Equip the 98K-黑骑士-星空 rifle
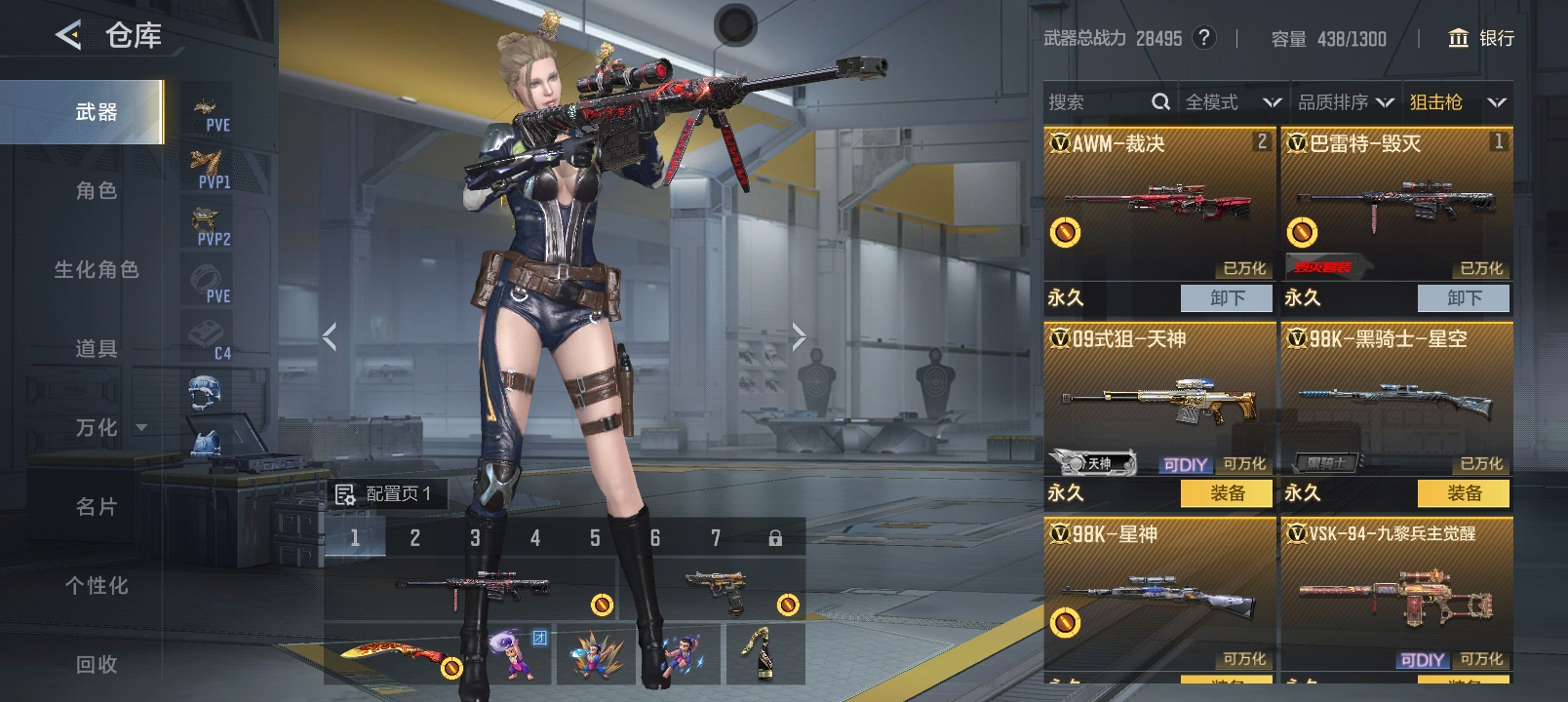This screenshot has height=702, width=1568. (1464, 493)
